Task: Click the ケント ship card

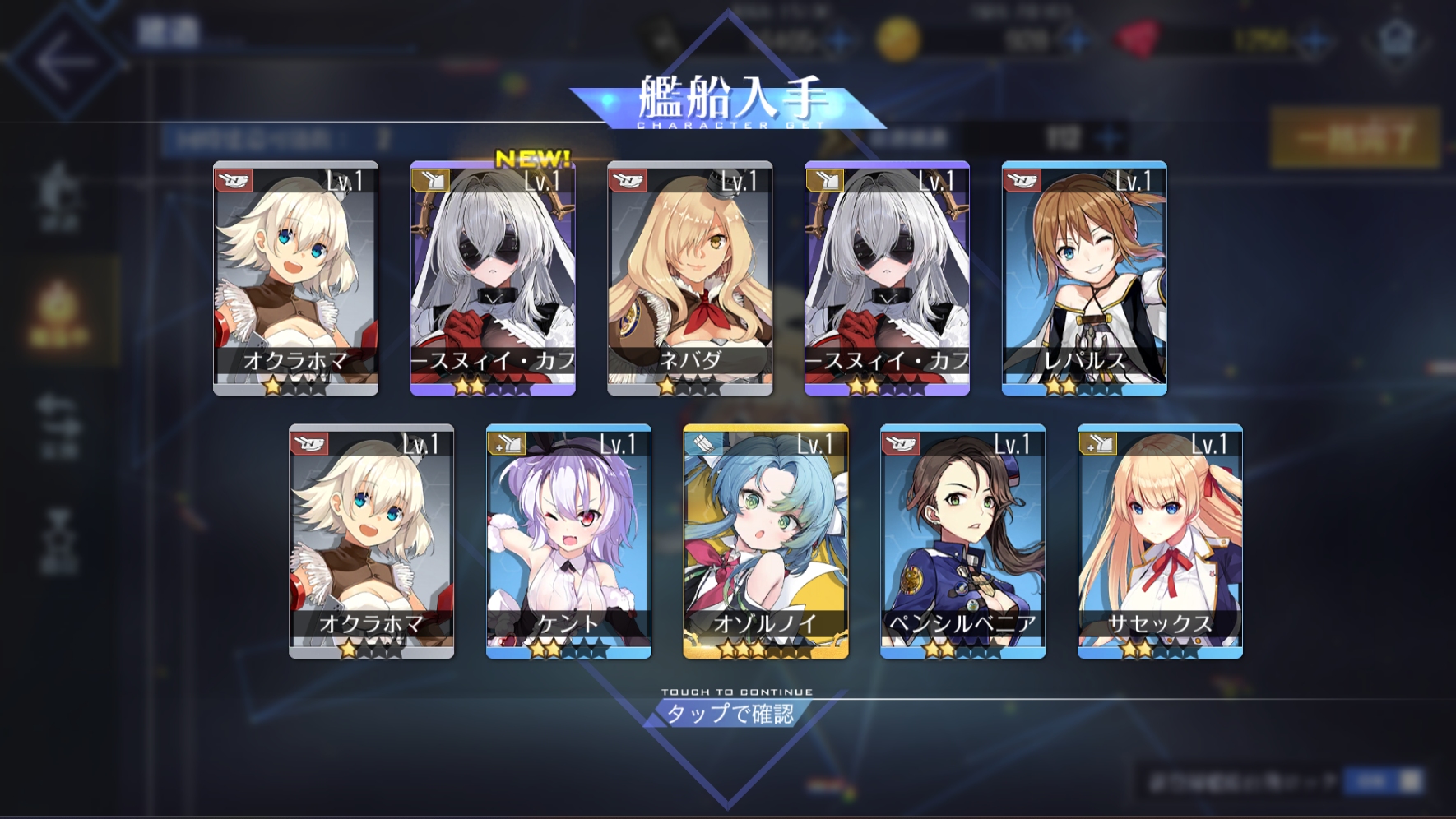Action: coord(568,541)
